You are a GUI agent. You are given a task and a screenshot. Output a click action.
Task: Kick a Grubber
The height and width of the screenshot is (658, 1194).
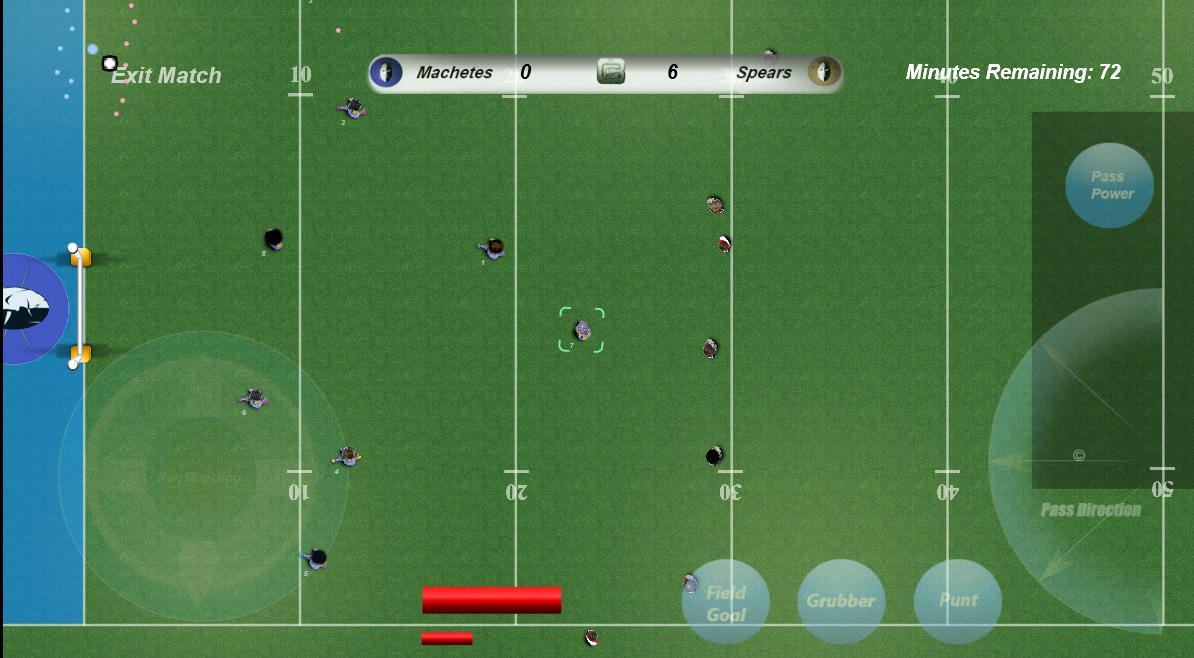(x=841, y=601)
